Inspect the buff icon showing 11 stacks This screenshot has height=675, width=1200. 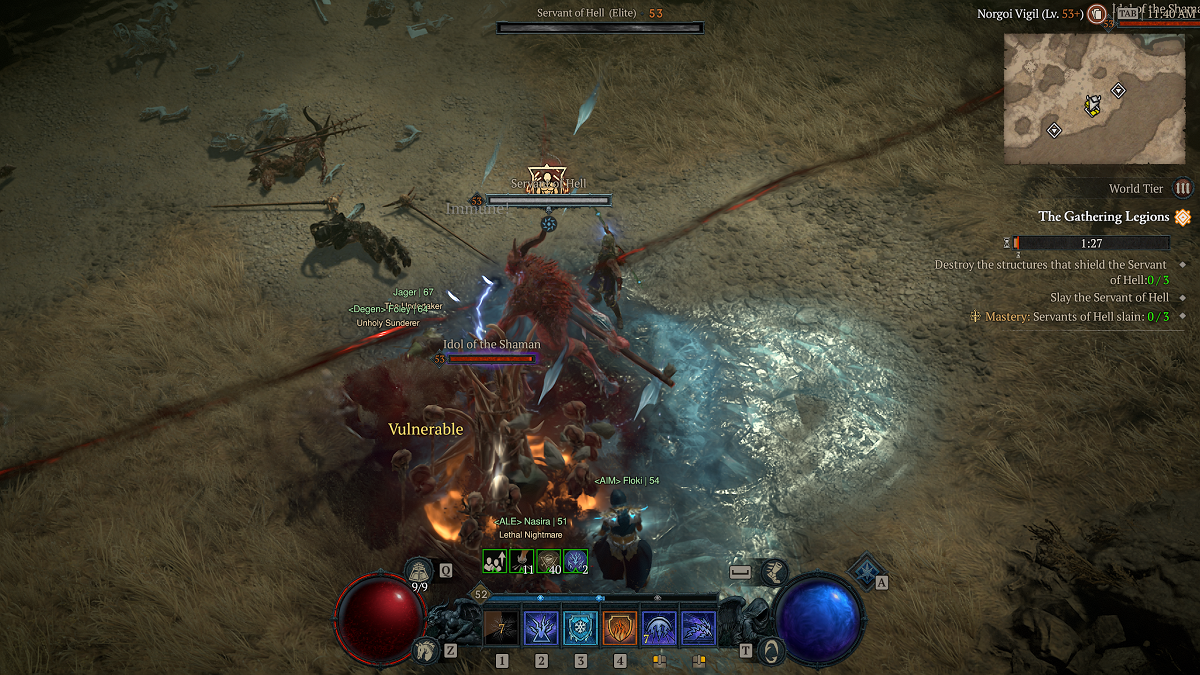(521, 561)
